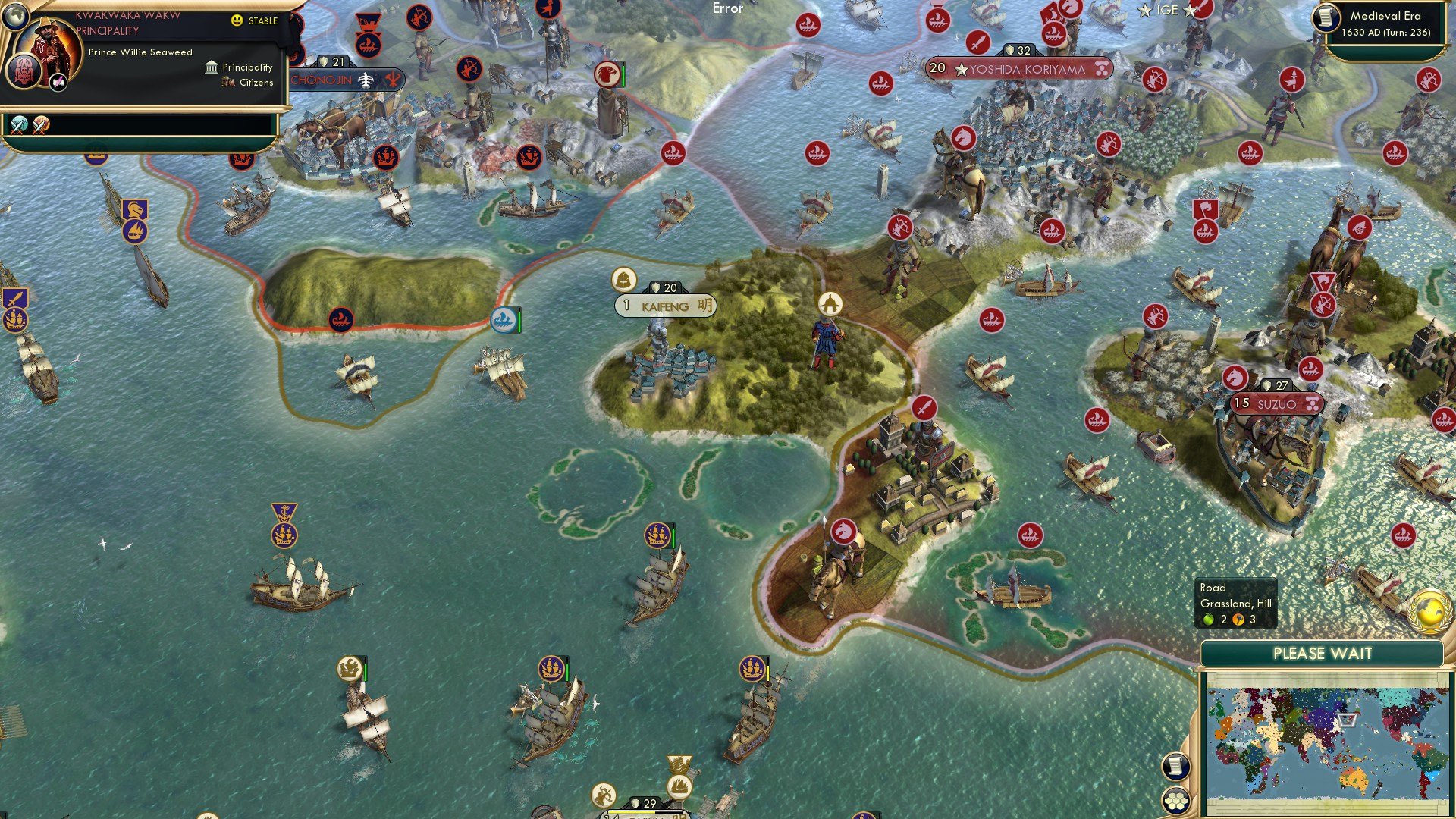
Task: Toggle the pink war-axe indicator under the leader portrait
Action: tap(58, 83)
